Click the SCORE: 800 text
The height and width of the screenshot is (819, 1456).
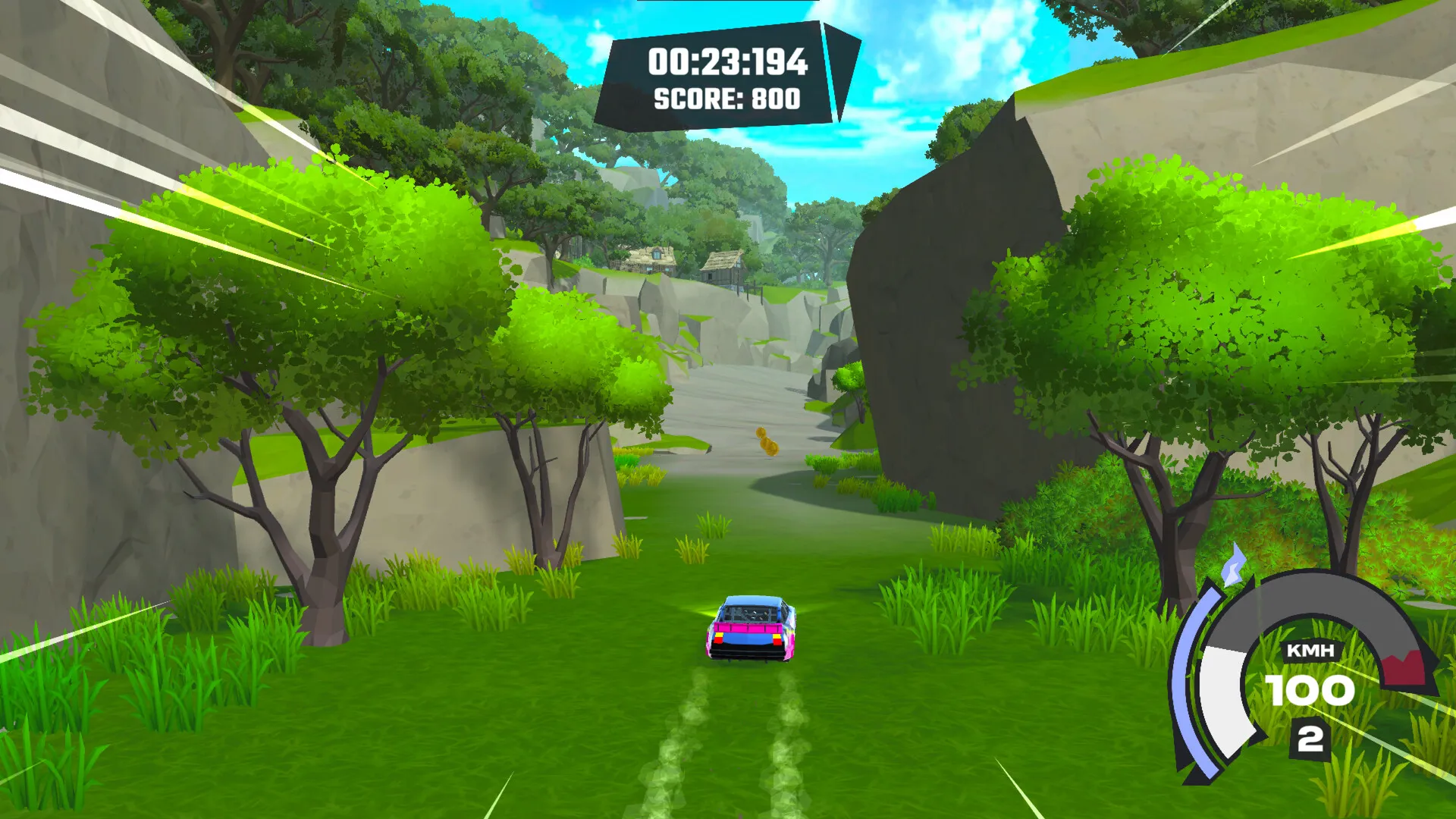coord(726,99)
